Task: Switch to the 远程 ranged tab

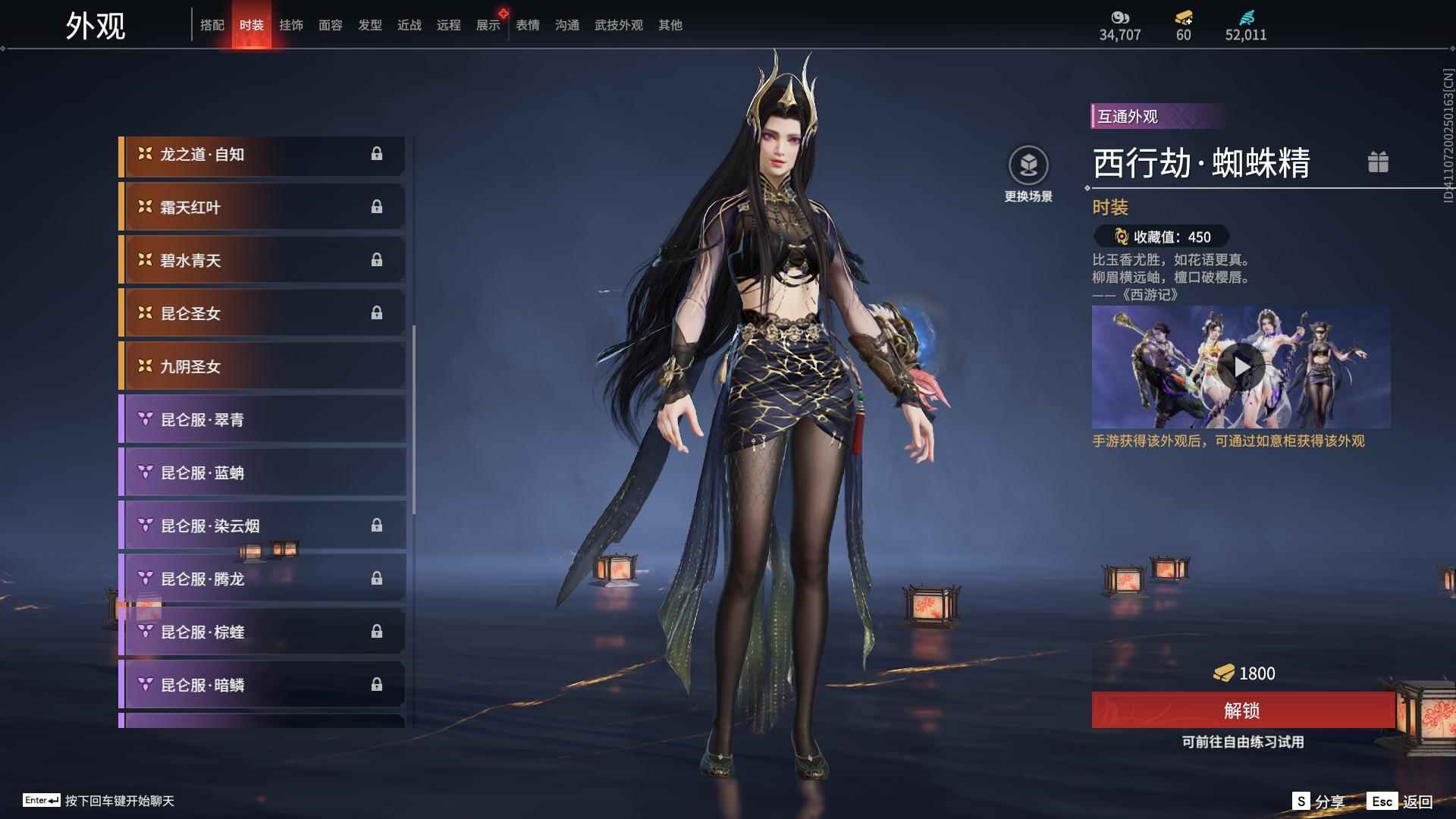Action: (x=449, y=25)
